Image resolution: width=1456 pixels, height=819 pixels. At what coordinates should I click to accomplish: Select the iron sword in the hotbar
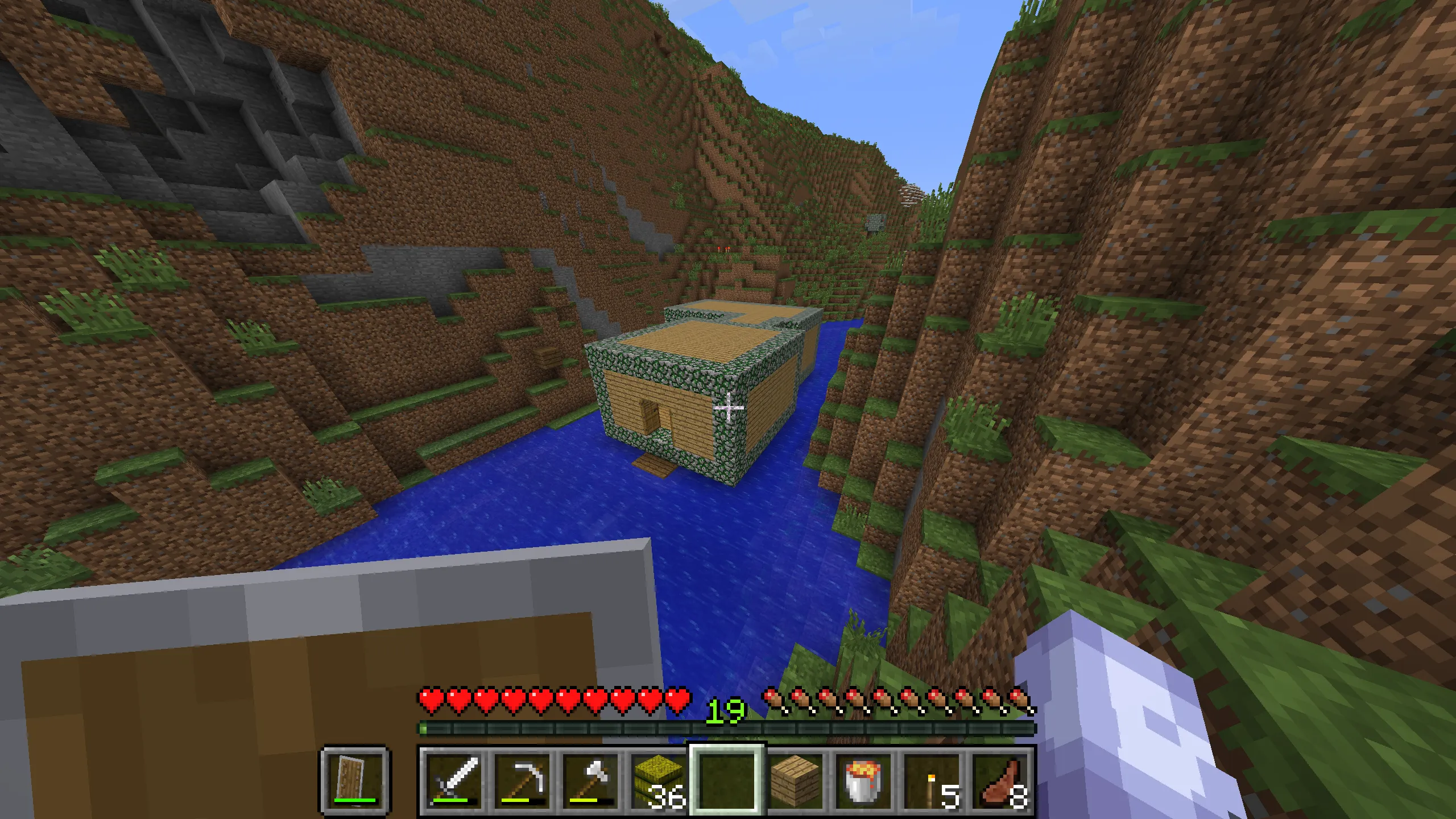[455, 779]
